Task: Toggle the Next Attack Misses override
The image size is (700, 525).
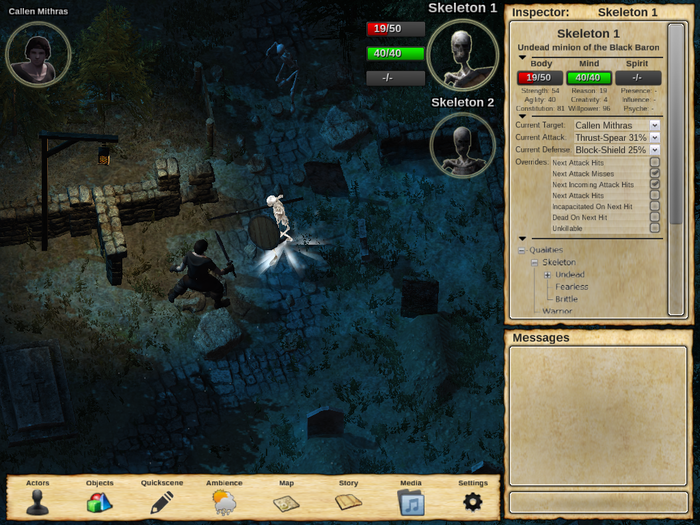Action: point(655,173)
